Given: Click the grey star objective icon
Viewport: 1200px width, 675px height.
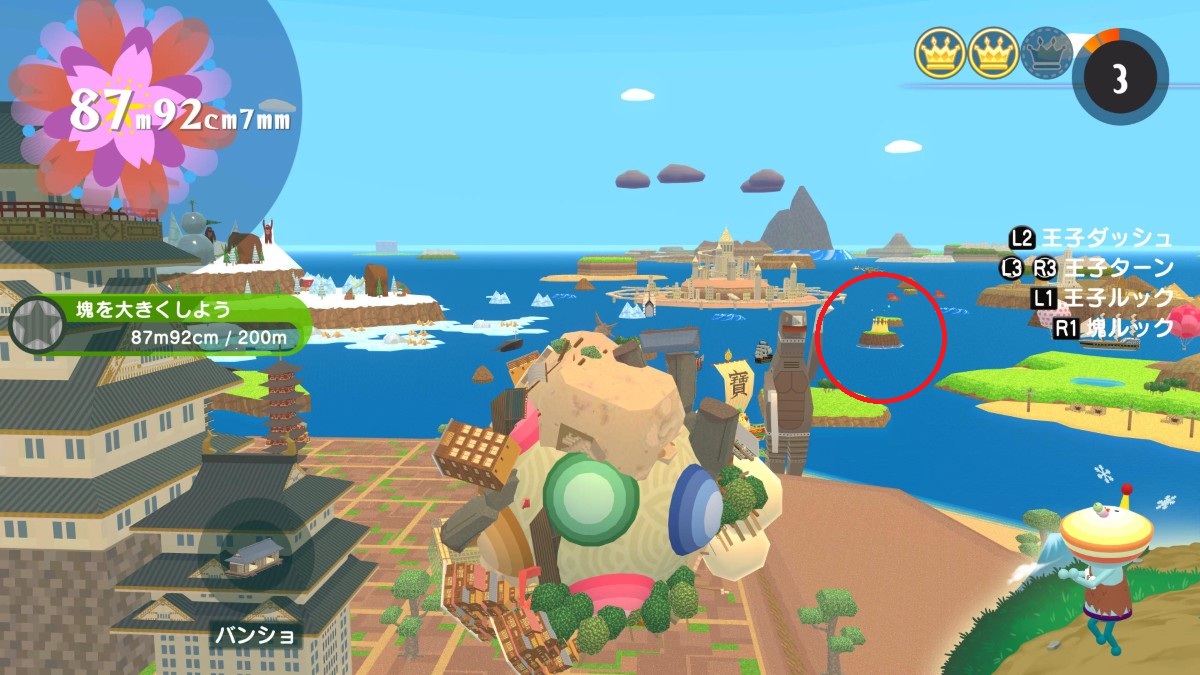Looking at the screenshot, I should (37, 324).
